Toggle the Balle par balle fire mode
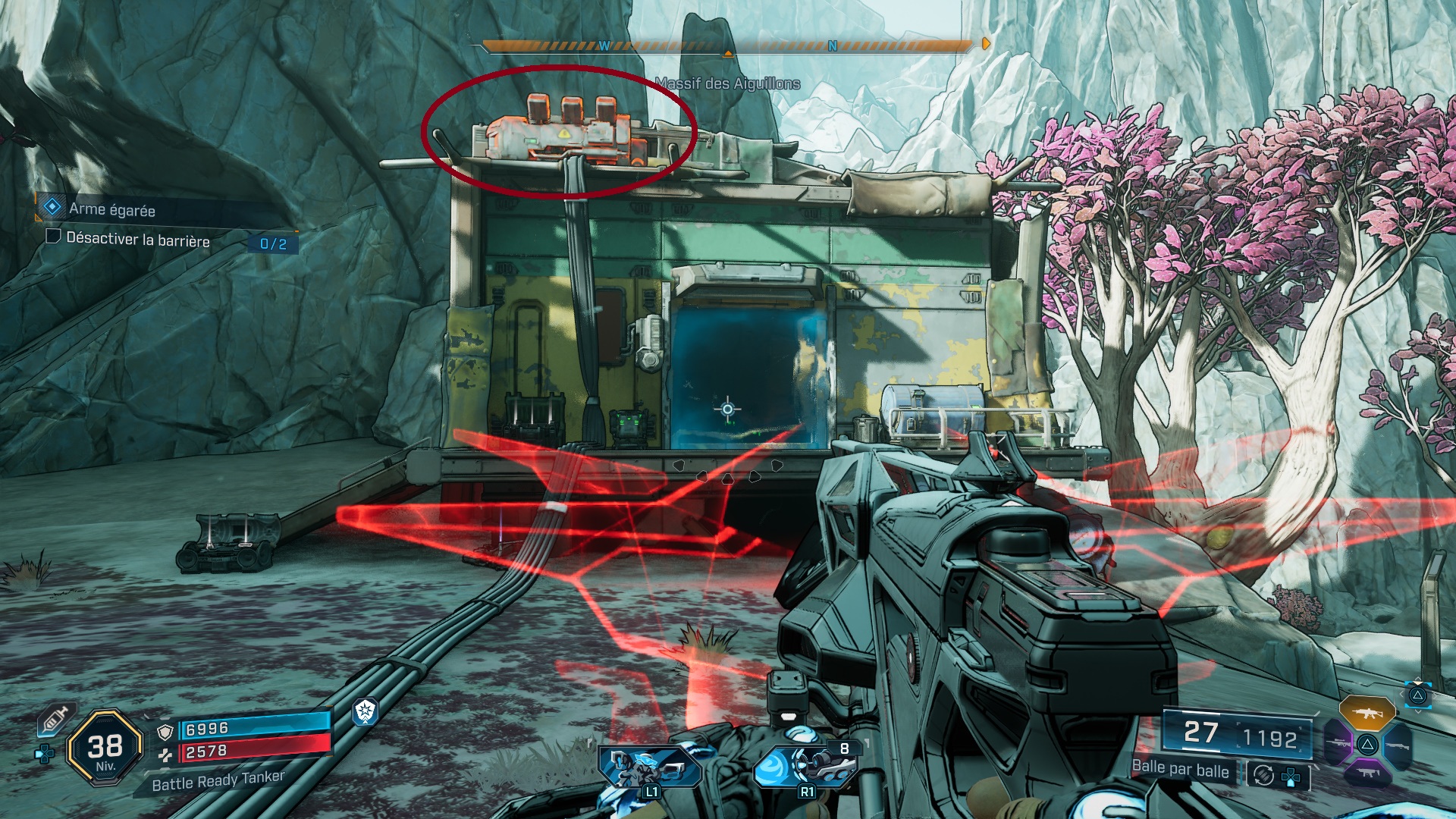The width and height of the screenshot is (1456, 819). pyautogui.click(x=1180, y=769)
